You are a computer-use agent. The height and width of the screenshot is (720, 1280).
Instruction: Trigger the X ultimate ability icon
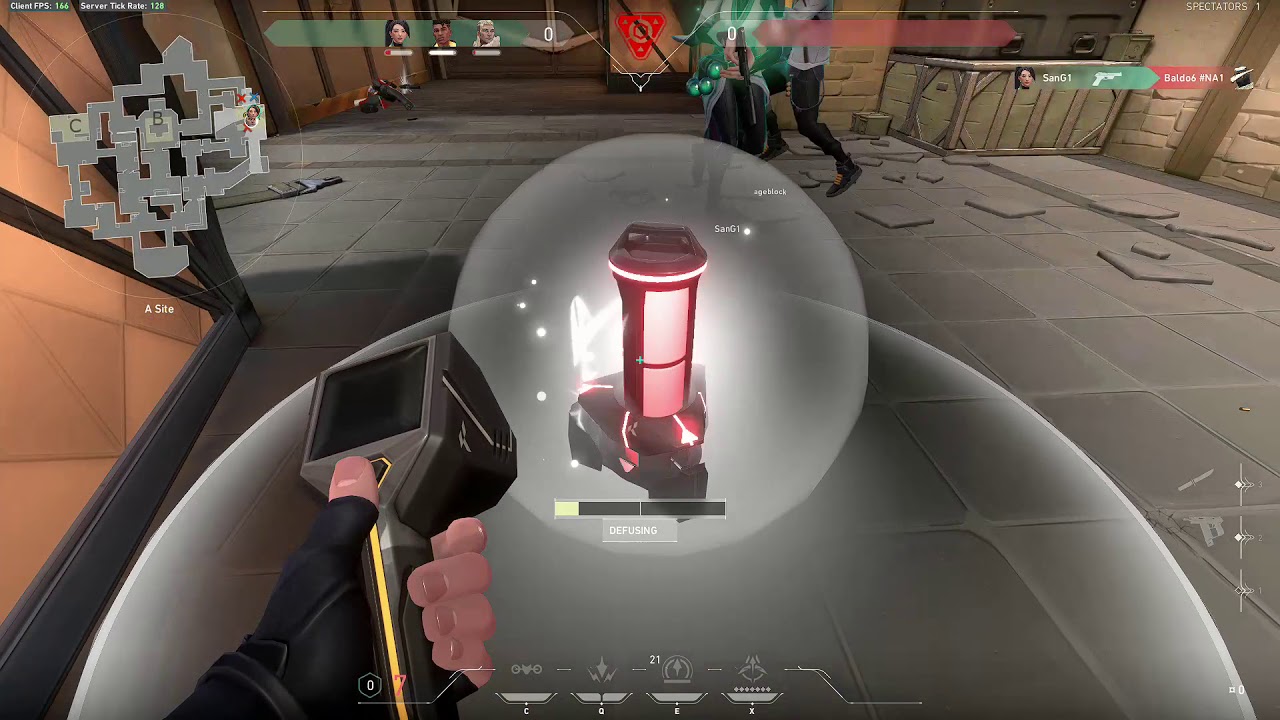(x=752, y=669)
